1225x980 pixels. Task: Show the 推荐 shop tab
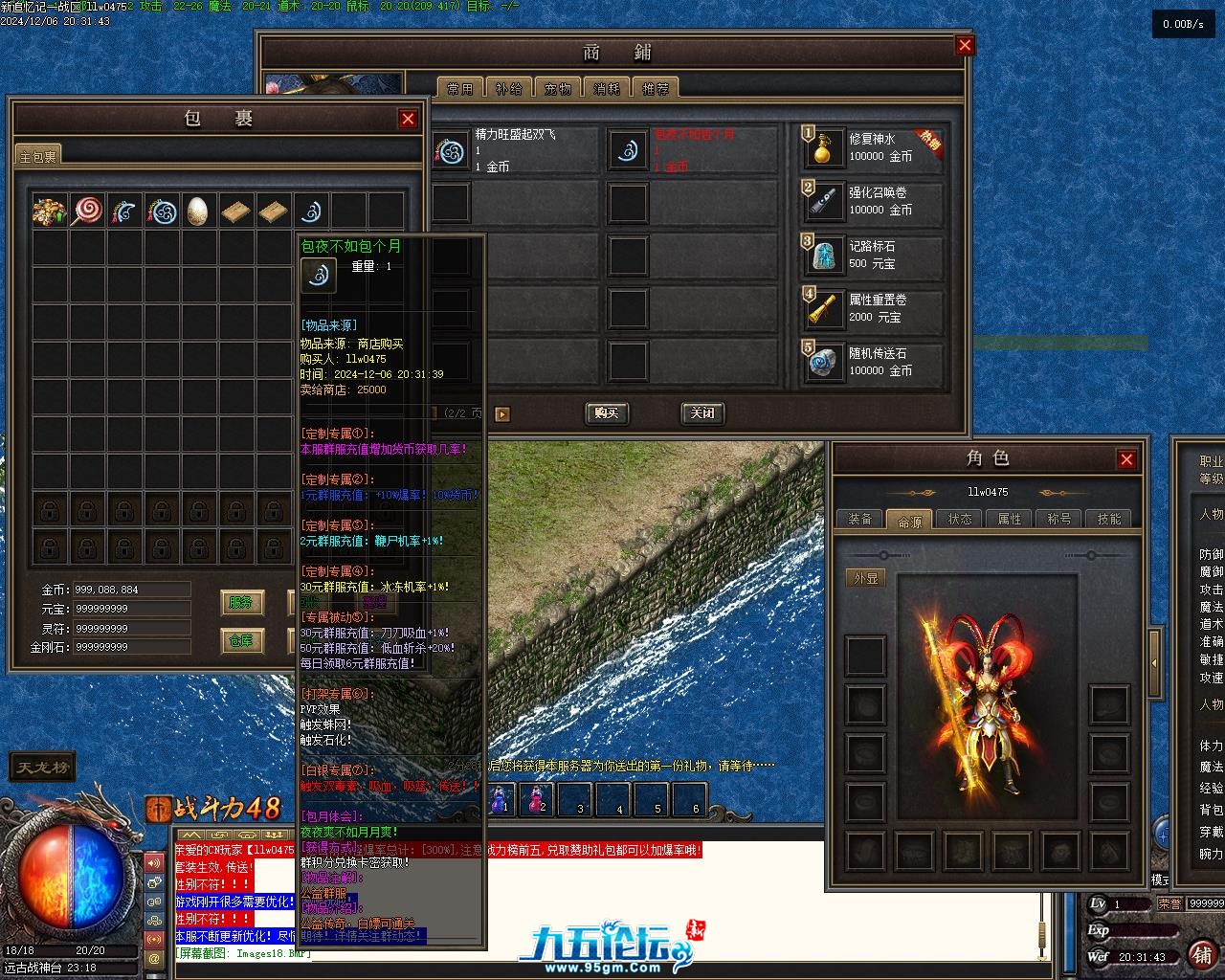pos(656,88)
